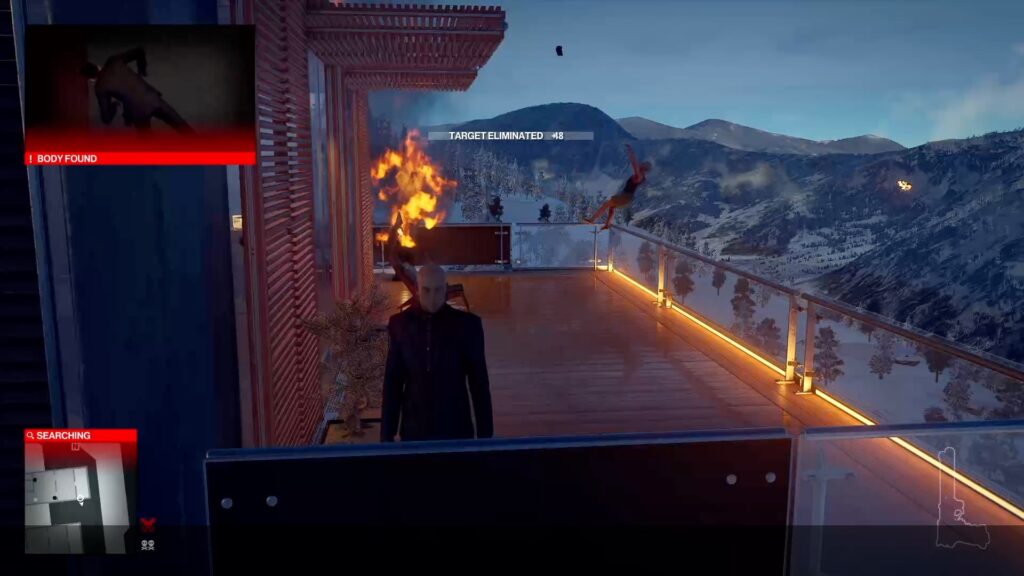Screen dimensions: 1024x576
Task: Select the holstered pistol outline icon
Action: [962, 499]
